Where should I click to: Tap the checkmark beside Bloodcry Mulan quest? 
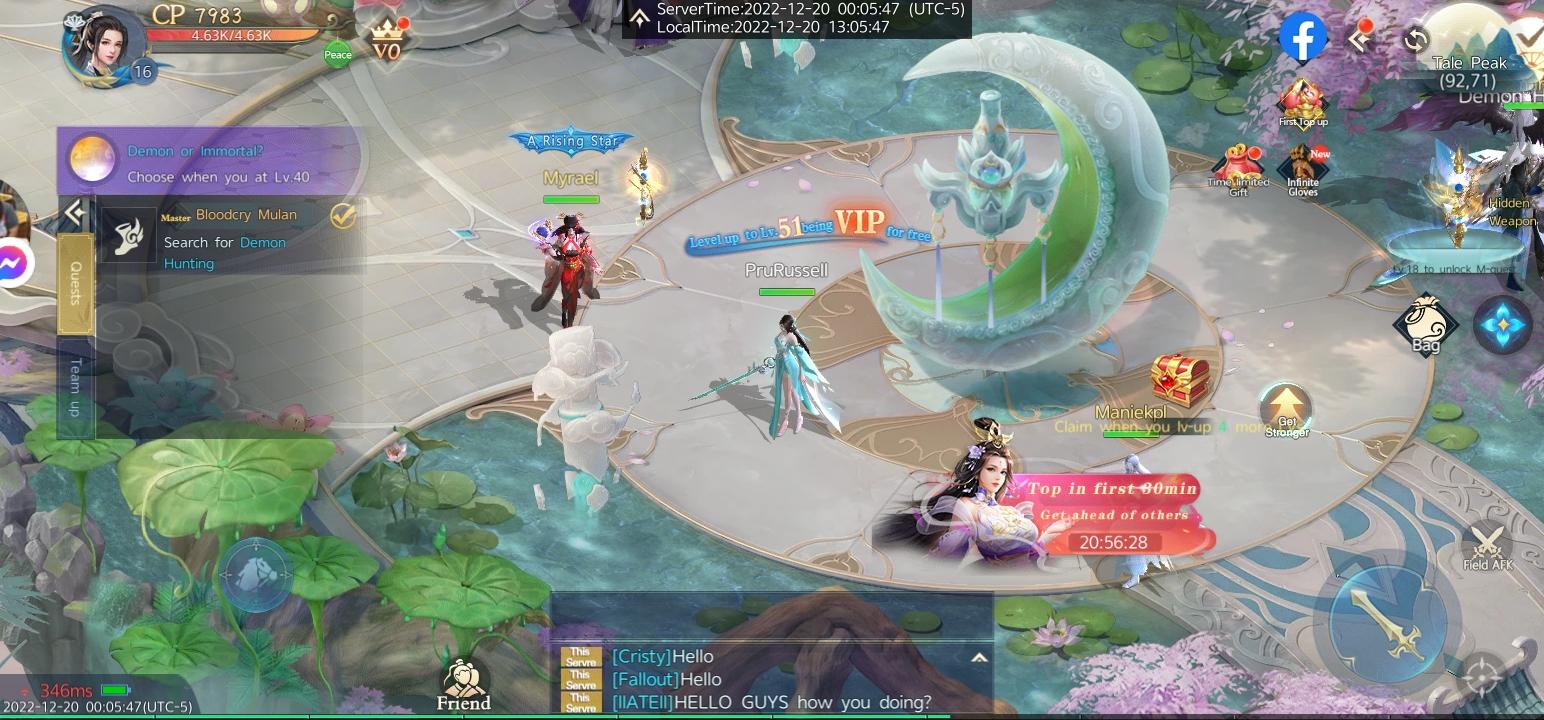pyautogui.click(x=342, y=215)
